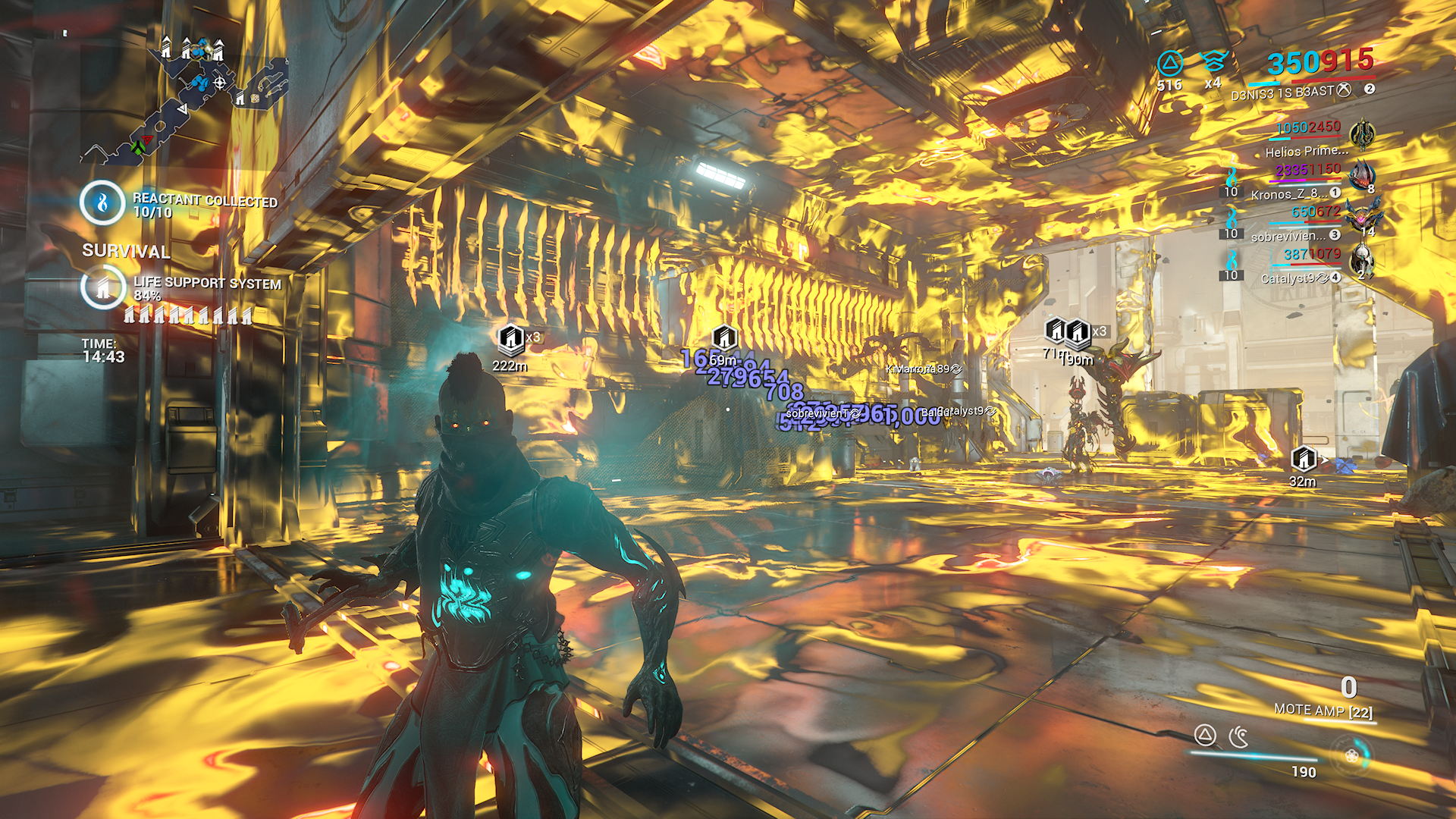Click the triangle buff icon showing 516
Screen dimensions: 1456x819
[1170, 64]
